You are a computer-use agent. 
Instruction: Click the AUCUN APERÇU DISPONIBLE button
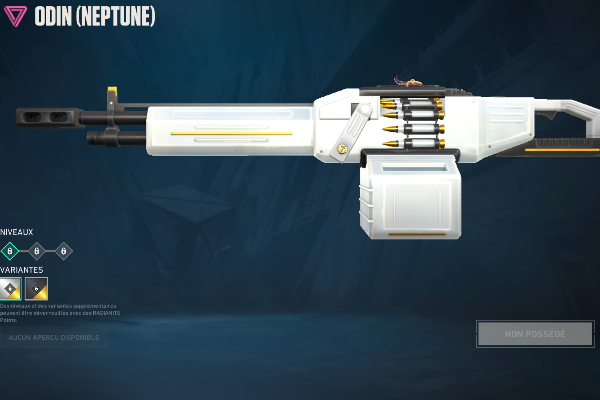[x=54, y=338]
